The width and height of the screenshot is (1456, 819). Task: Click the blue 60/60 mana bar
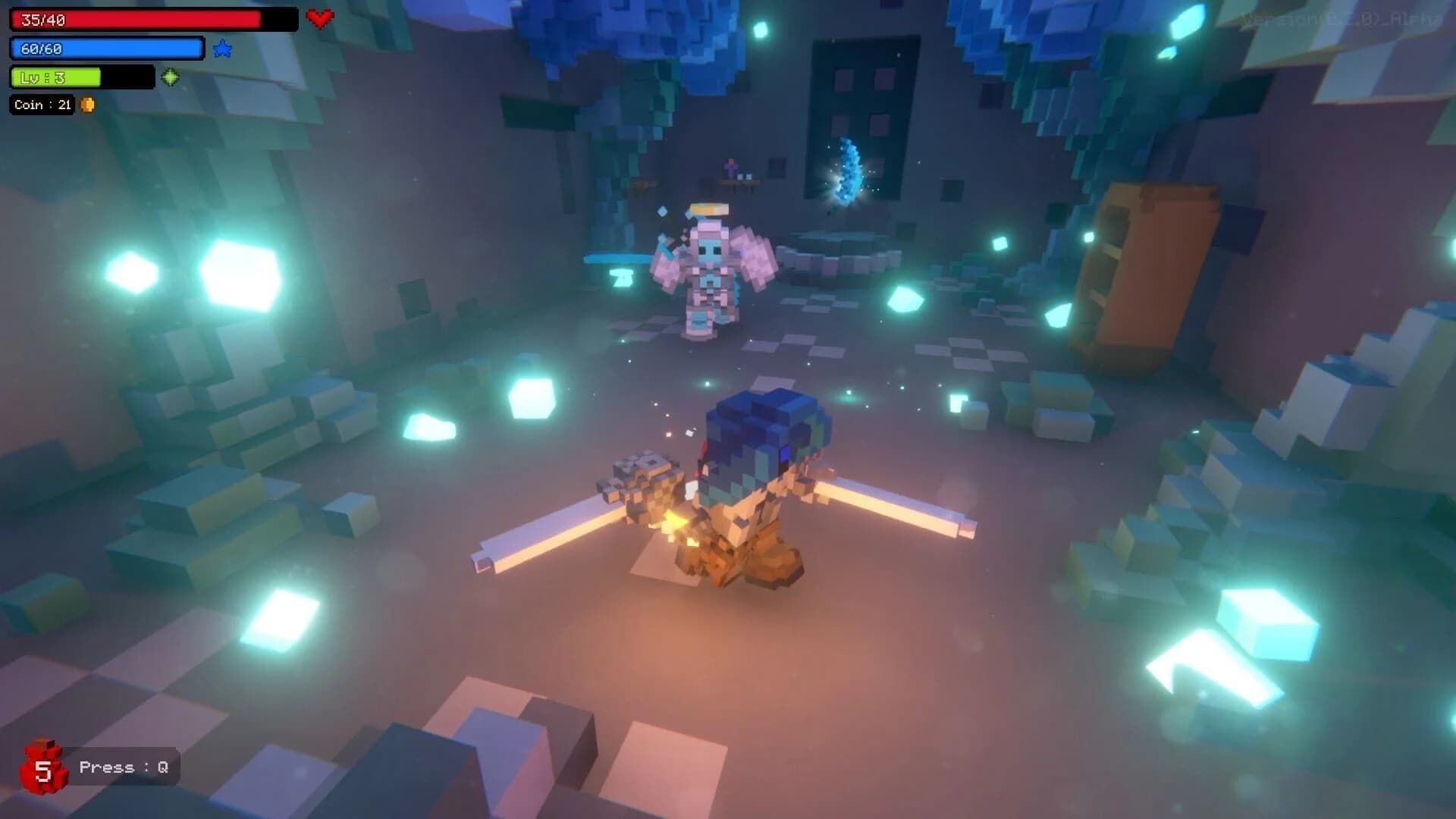[106, 48]
